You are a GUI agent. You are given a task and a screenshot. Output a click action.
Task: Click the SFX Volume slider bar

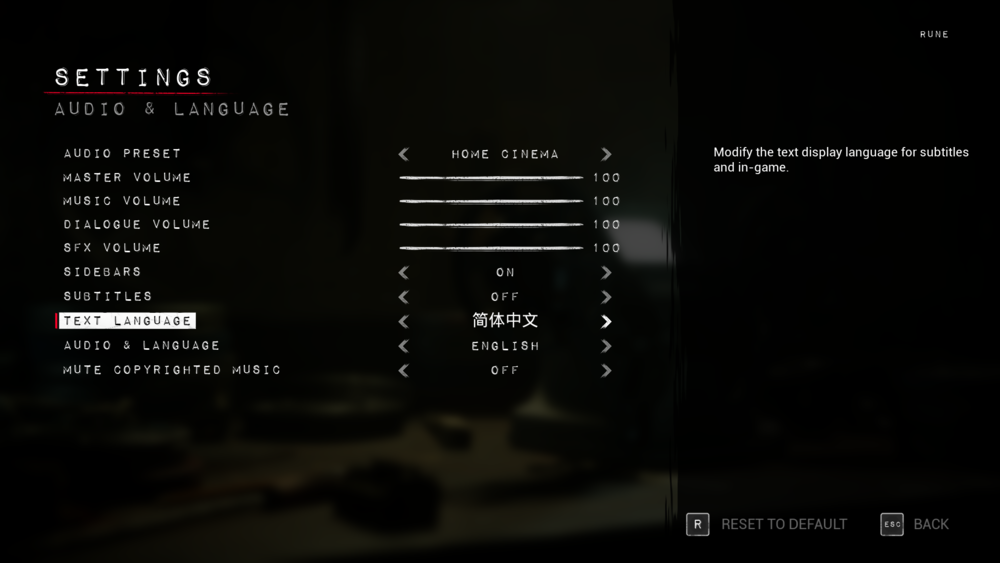pyautogui.click(x=490, y=248)
